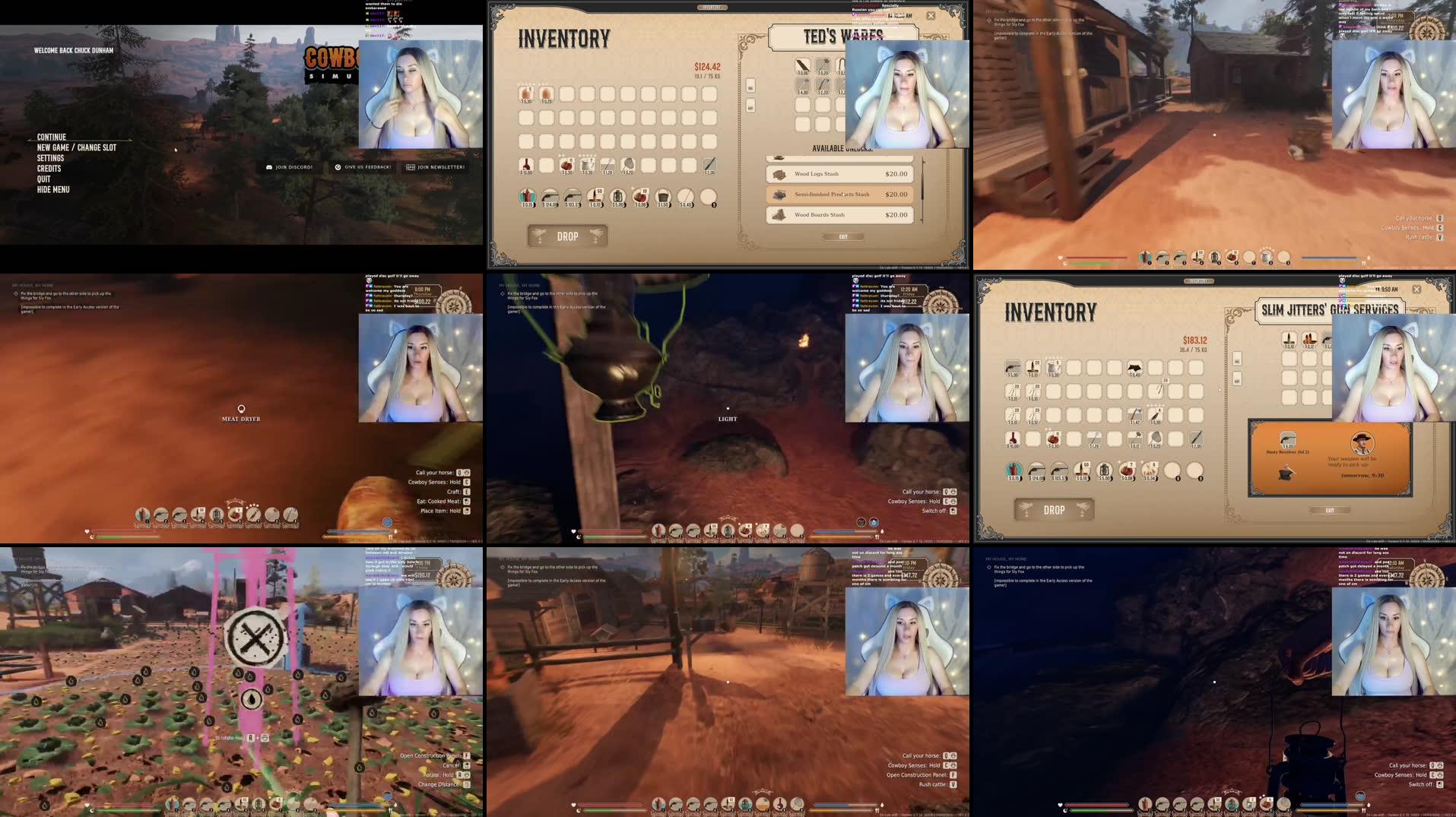Image resolution: width=1456 pixels, height=817 pixels.
Task: Click the Wood Logs Stash unlock icon
Action: coord(780,173)
